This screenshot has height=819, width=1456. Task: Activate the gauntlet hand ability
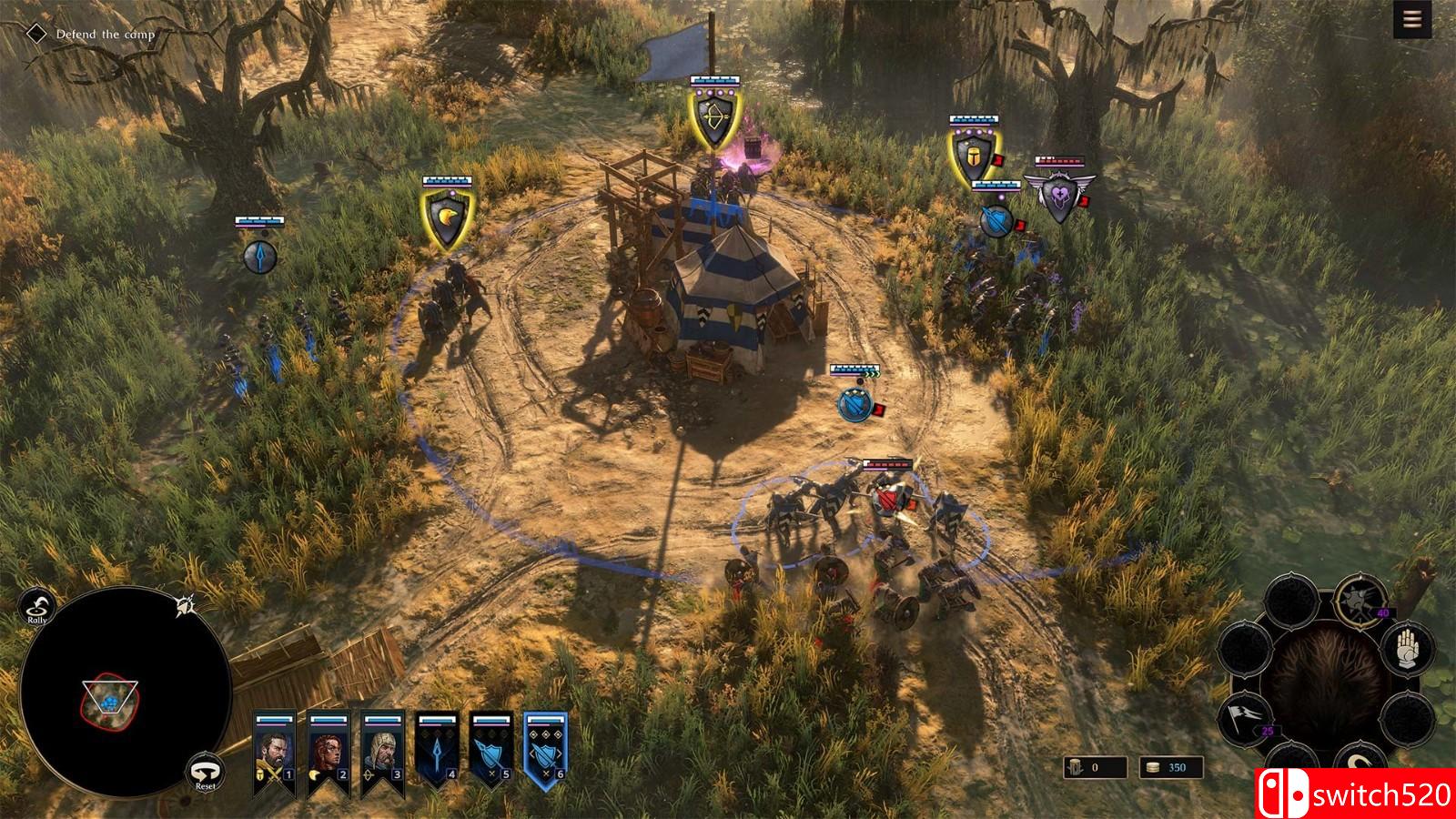[x=1407, y=648]
